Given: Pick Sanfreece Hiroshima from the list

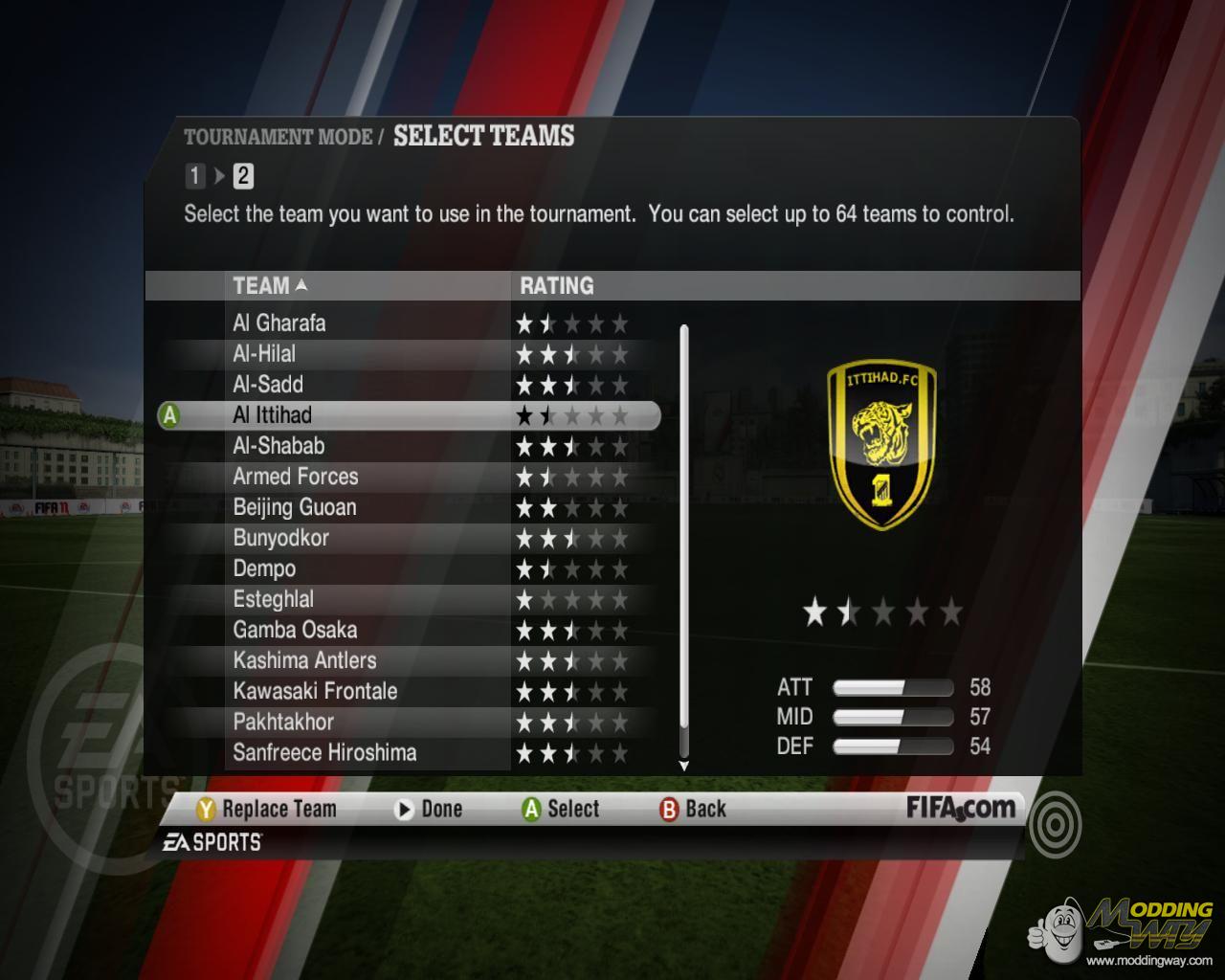Looking at the screenshot, I should click(x=325, y=752).
